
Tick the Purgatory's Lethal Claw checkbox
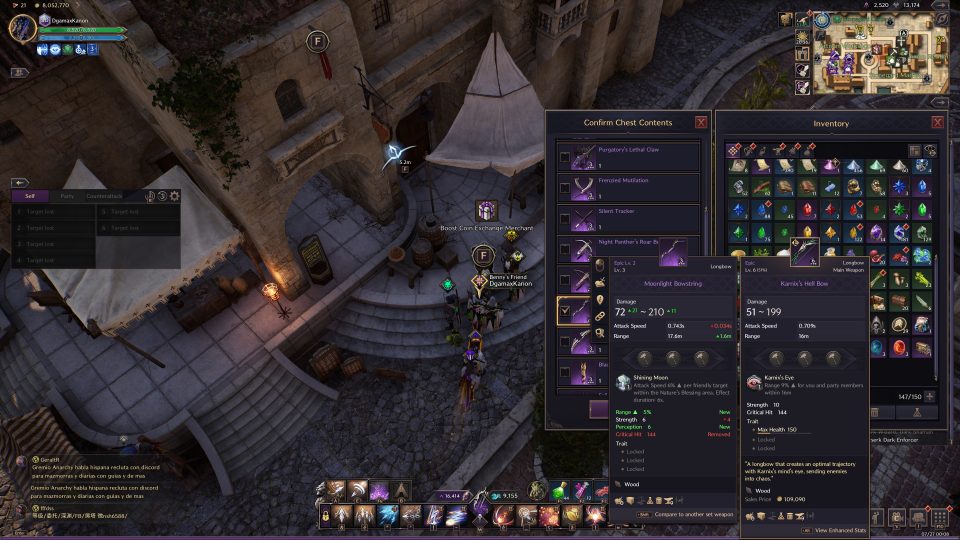565,157
